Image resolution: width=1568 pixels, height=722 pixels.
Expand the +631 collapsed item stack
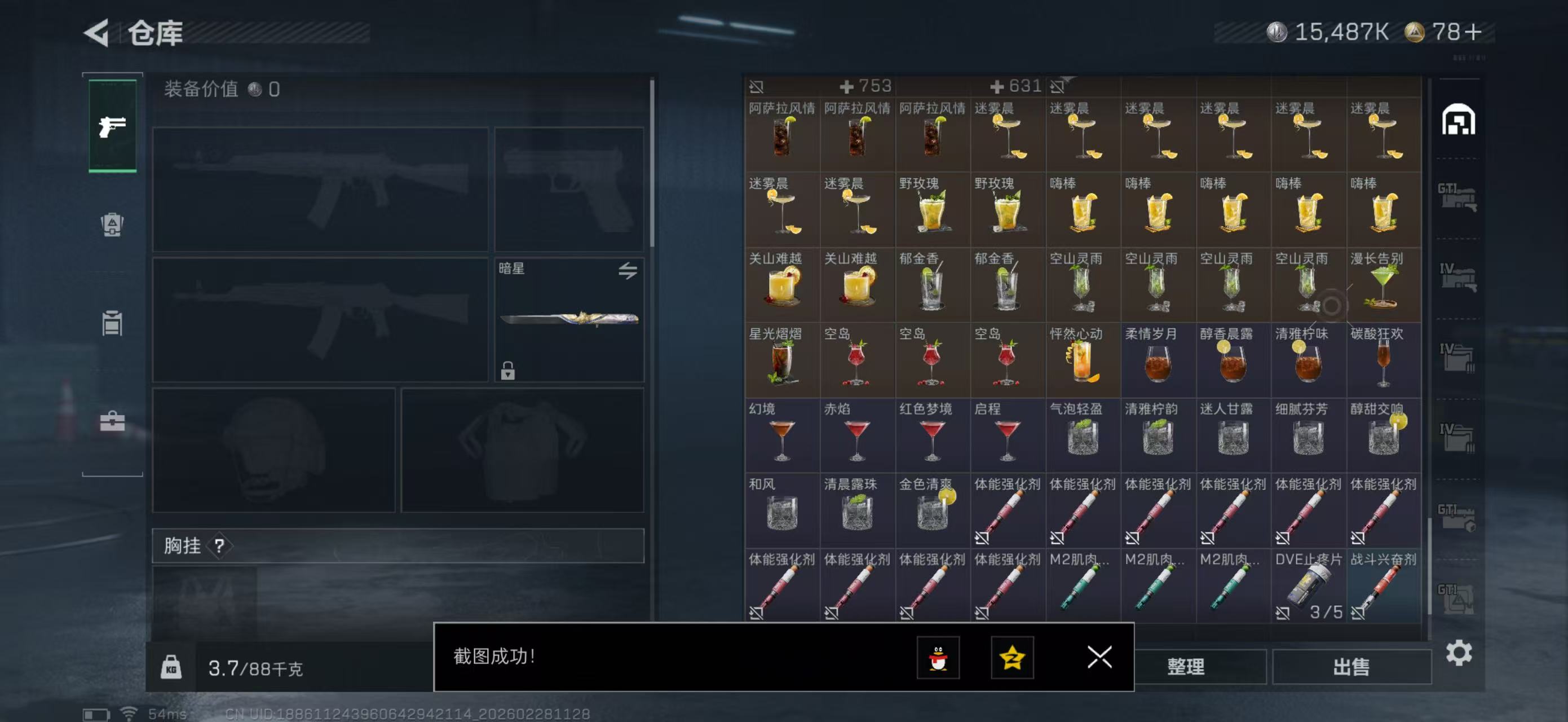tap(1015, 86)
